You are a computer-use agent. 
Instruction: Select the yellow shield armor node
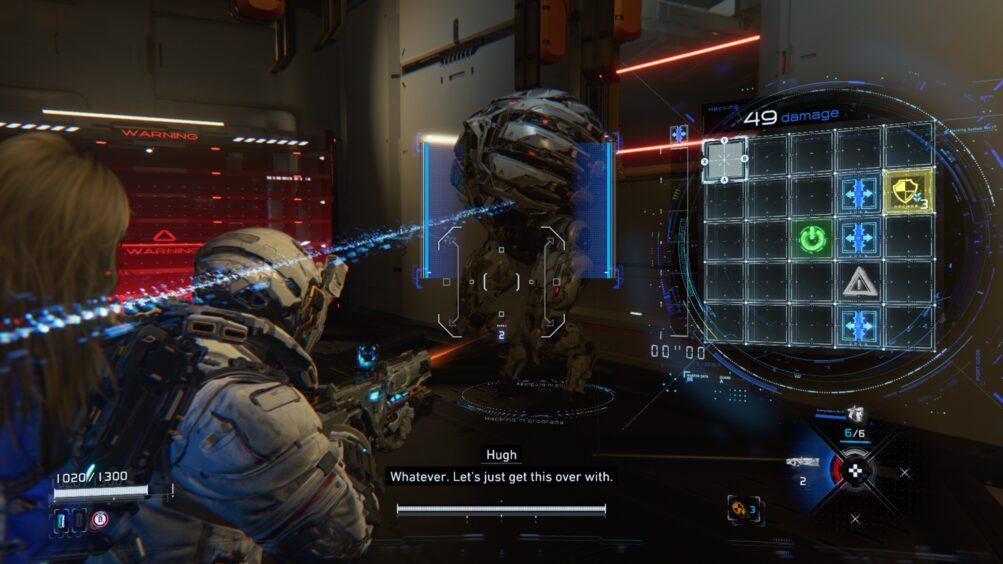click(x=908, y=190)
